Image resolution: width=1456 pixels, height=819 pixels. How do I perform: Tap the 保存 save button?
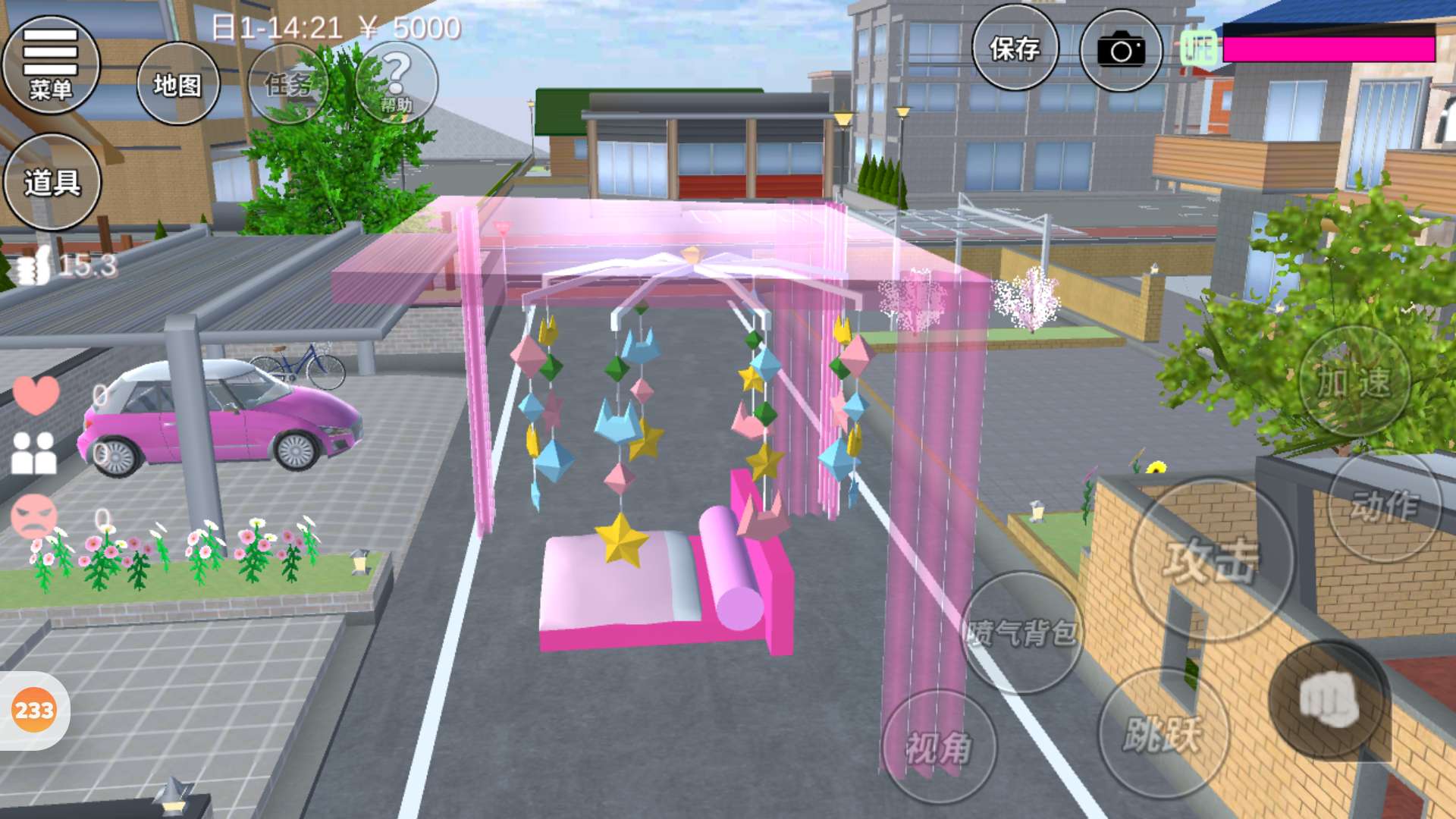point(1015,49)
